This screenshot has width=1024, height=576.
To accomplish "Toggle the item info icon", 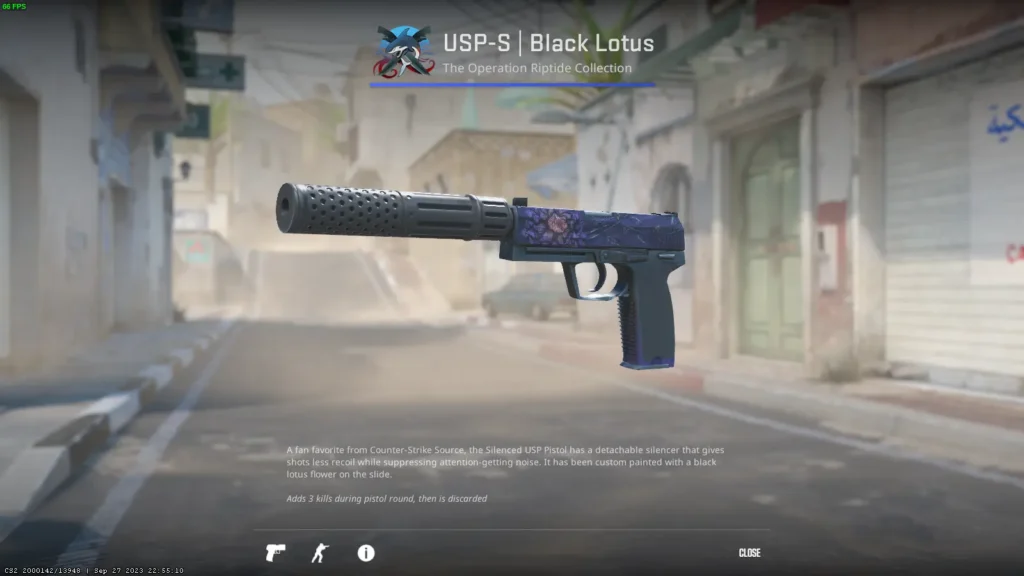I will tap(366, 553).
